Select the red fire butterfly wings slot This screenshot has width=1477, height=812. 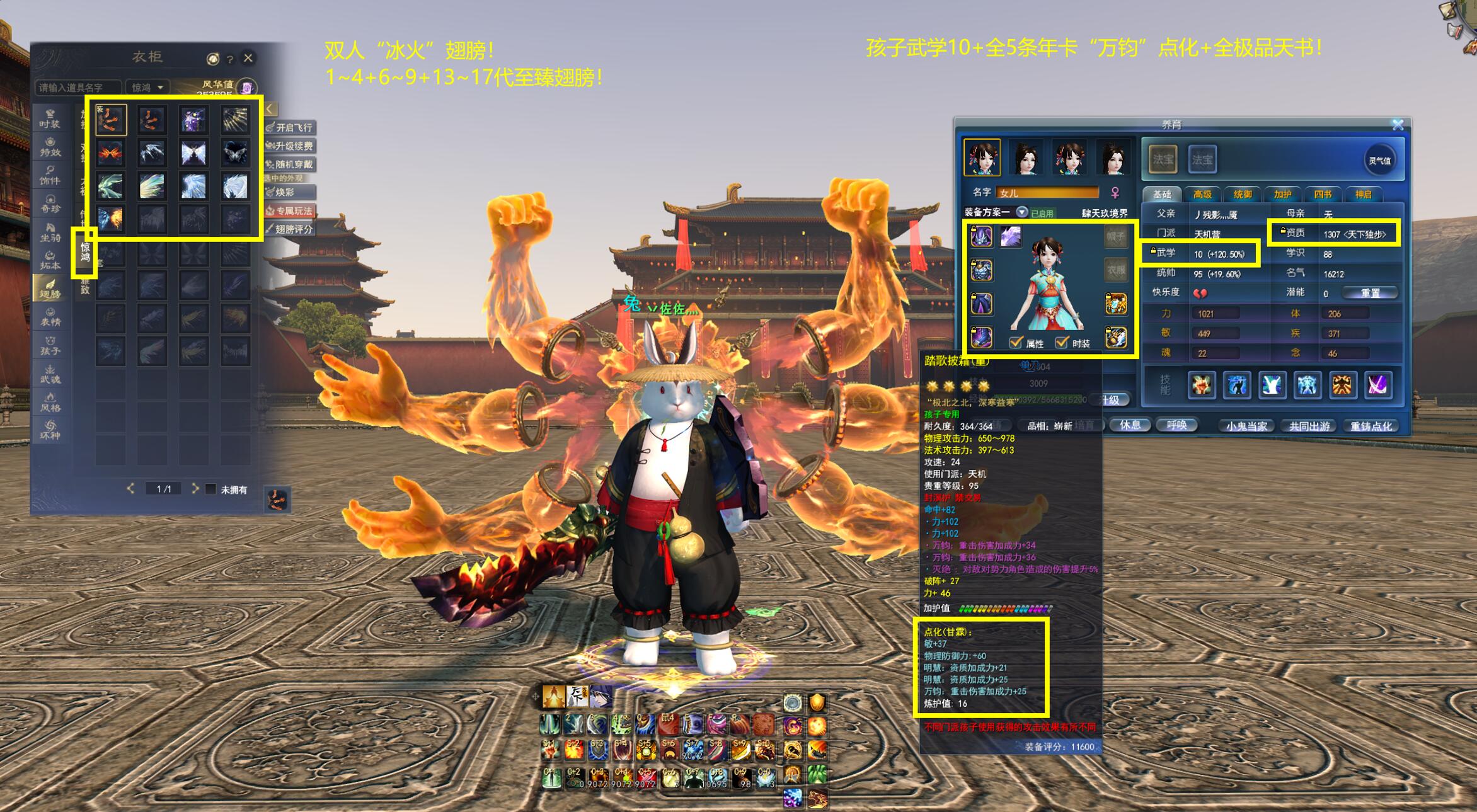click(110, 153)
